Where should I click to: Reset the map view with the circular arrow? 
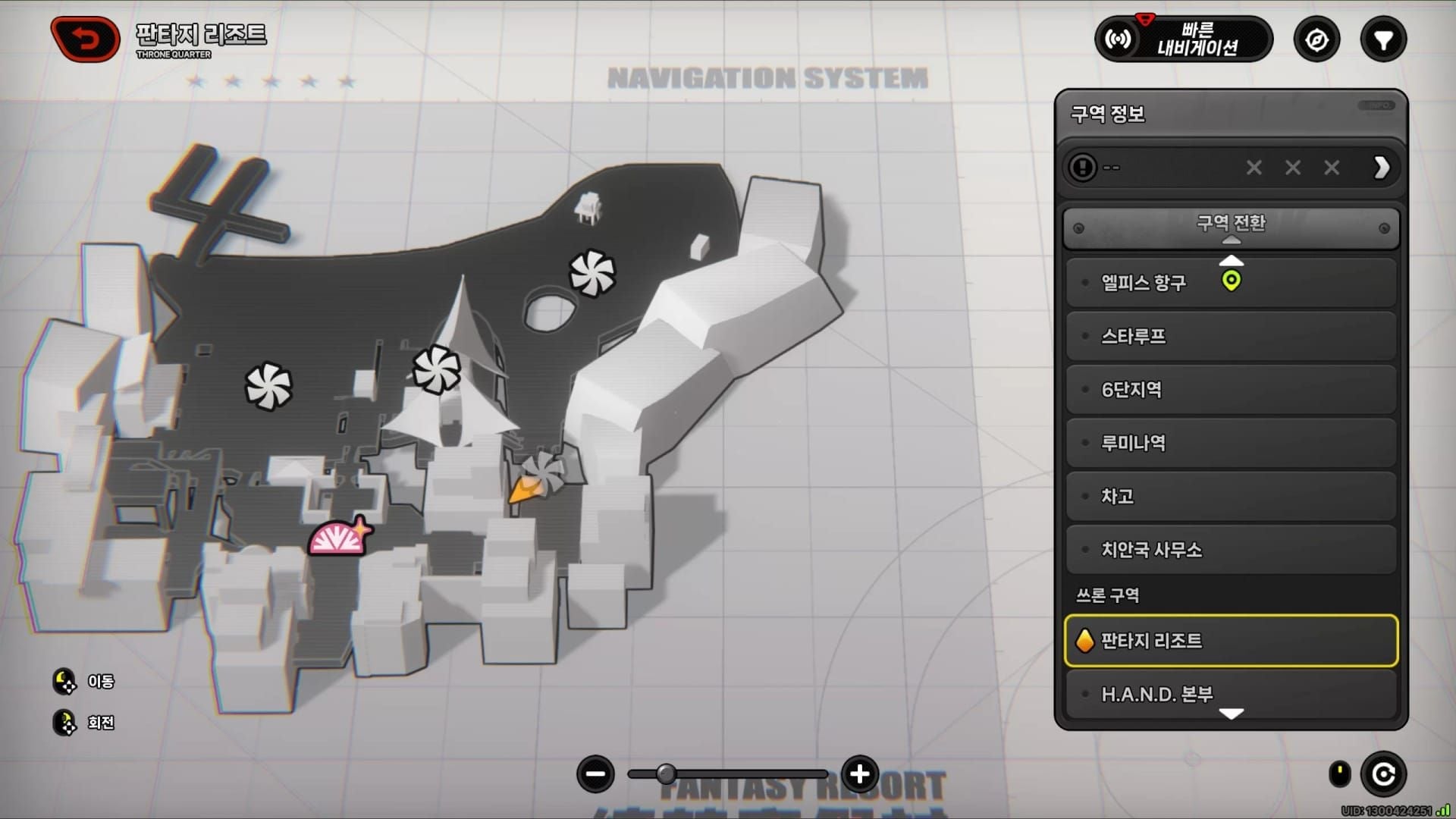(x=1383, y=774)
